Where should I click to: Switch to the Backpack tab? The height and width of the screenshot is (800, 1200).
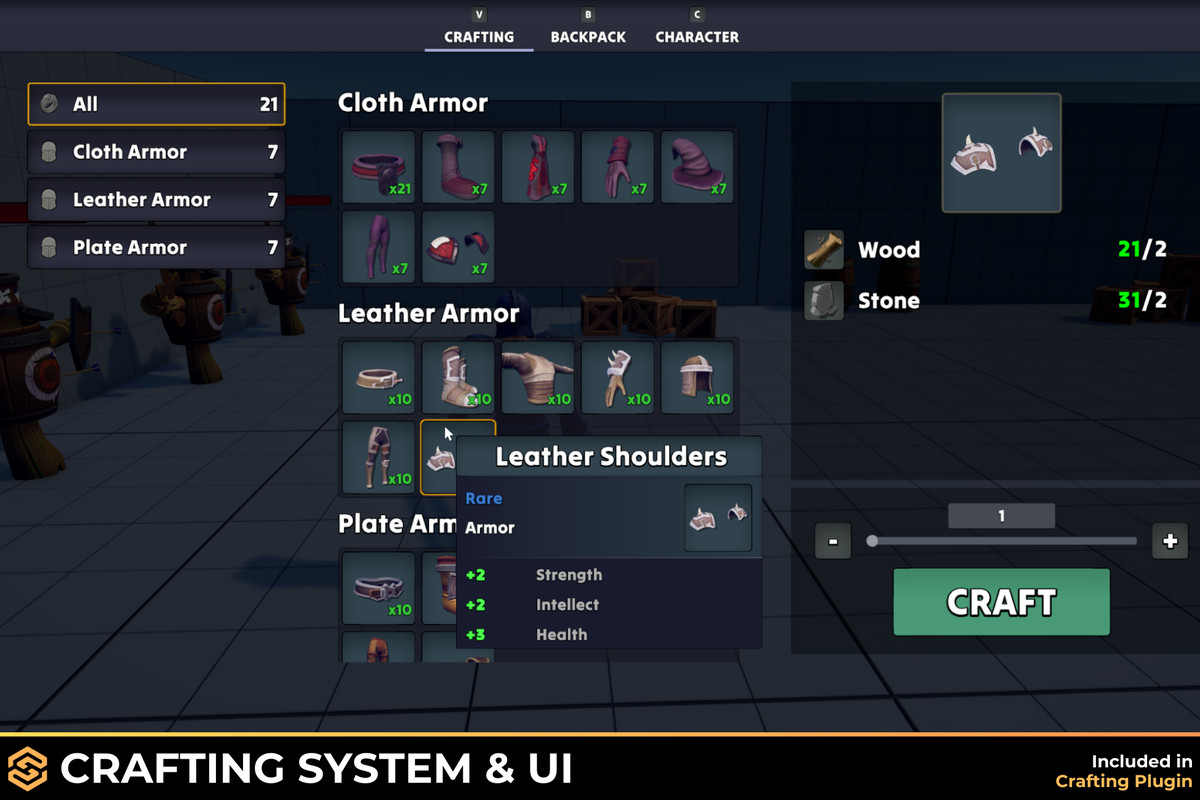588,37
